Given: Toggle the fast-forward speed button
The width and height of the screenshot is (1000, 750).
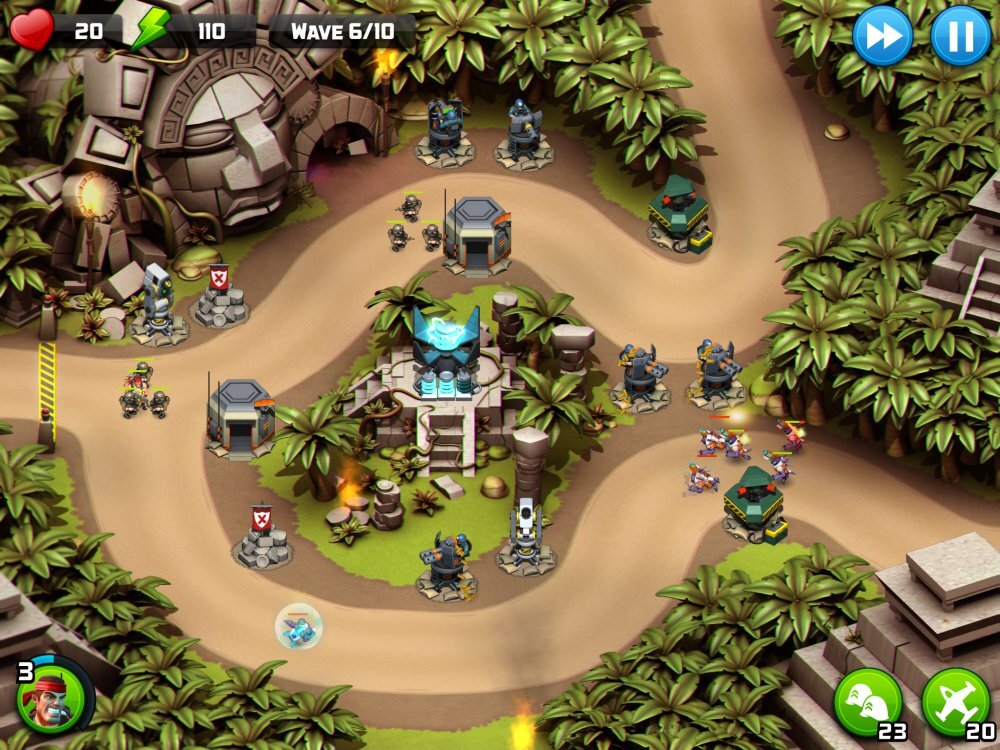Looking at the screenshot, I should [x=882, y=36].
